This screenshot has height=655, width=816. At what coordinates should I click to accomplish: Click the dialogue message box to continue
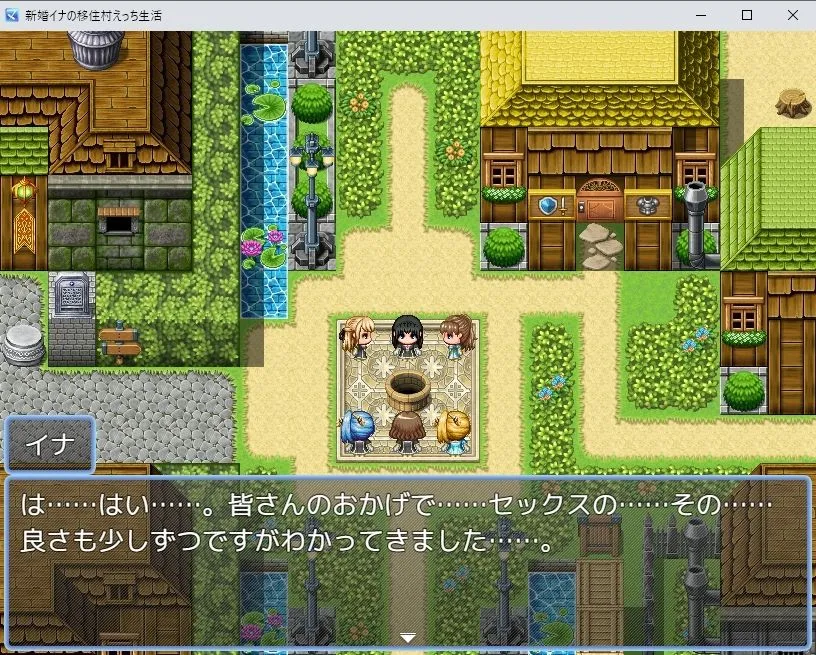(x=407, y=561)
